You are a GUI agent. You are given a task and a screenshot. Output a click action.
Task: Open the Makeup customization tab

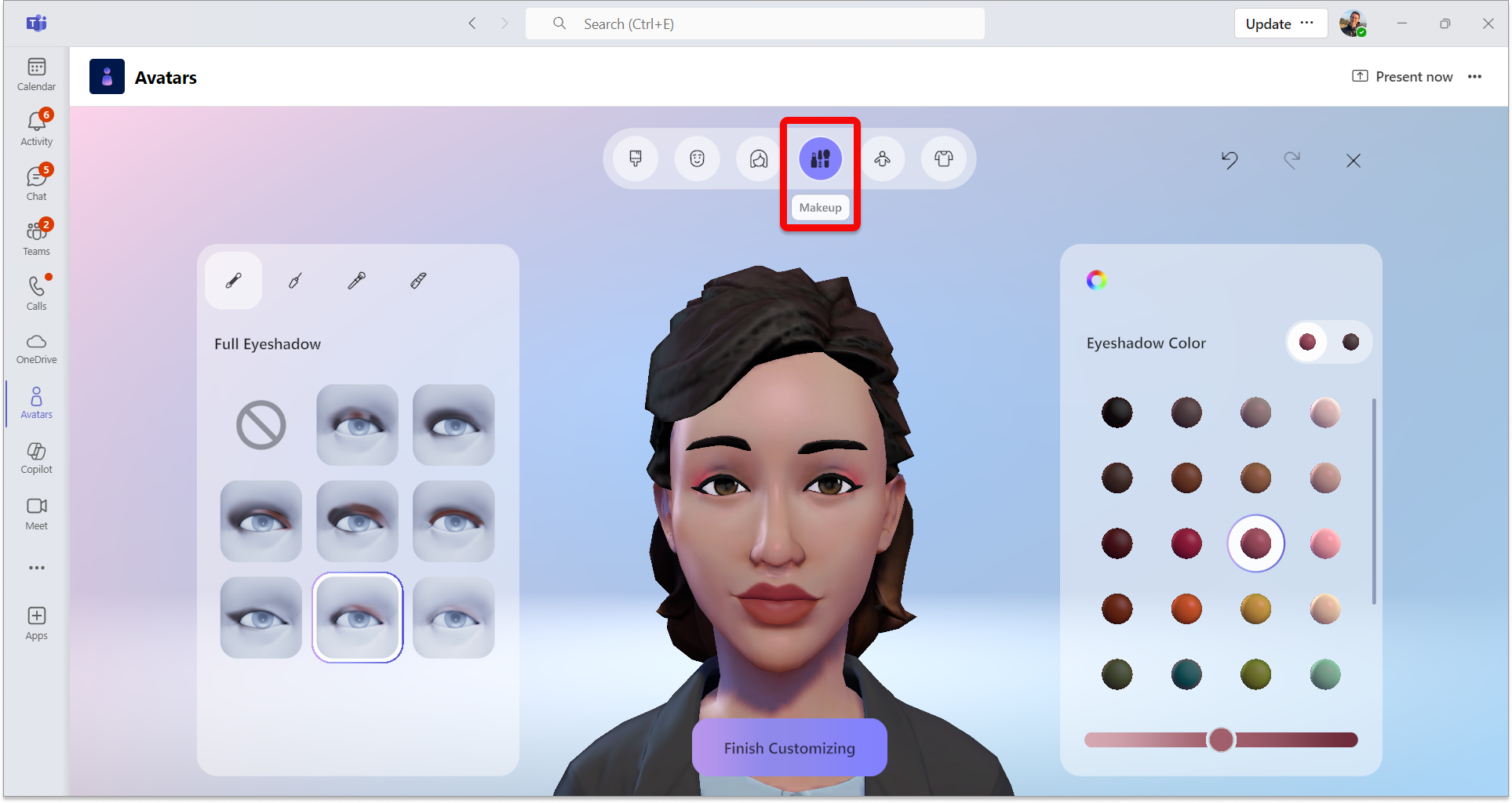pyautogui.click(x=820, y=158)
